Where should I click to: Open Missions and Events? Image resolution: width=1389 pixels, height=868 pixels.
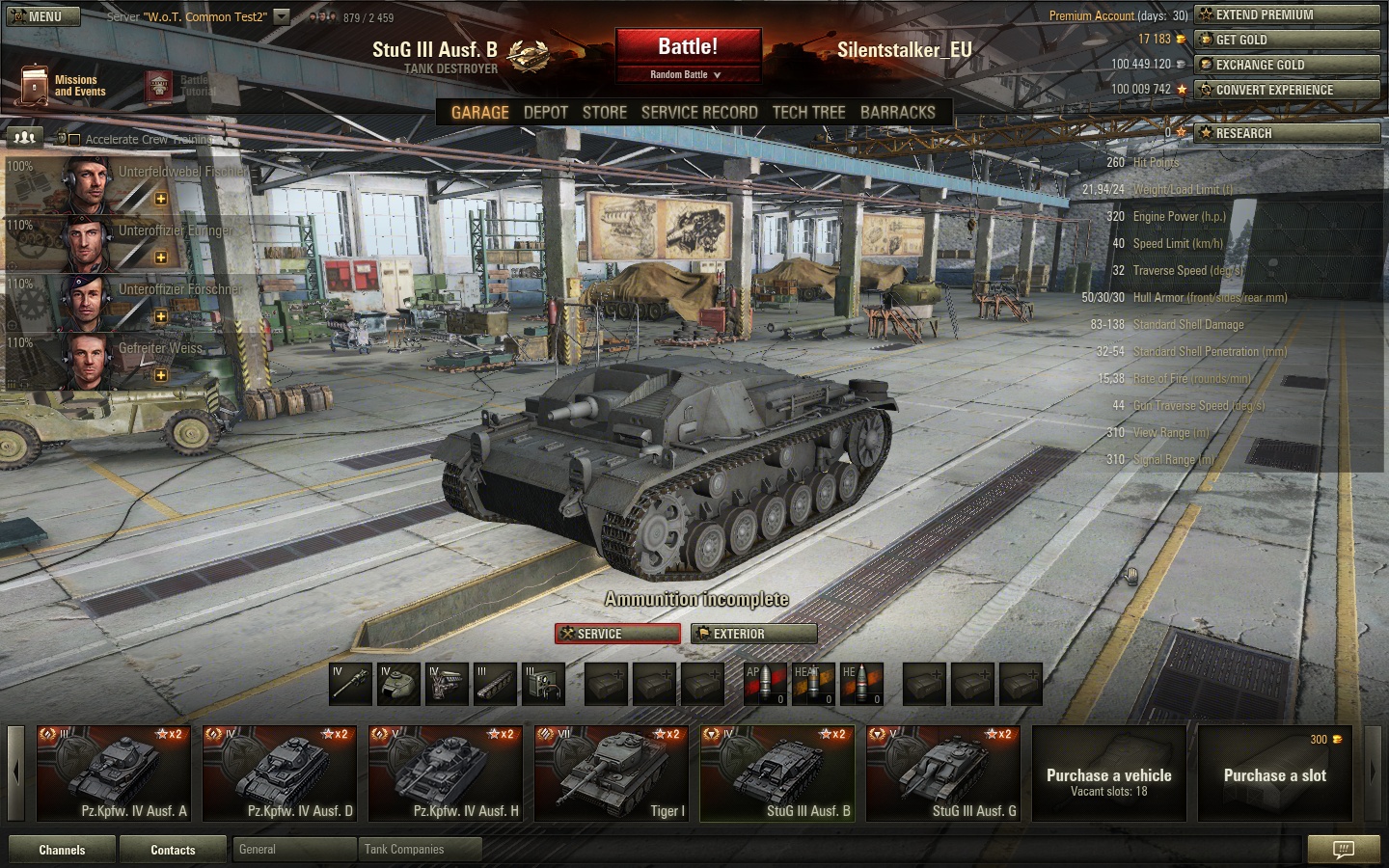pyautogui.click(x=64, y=86)
